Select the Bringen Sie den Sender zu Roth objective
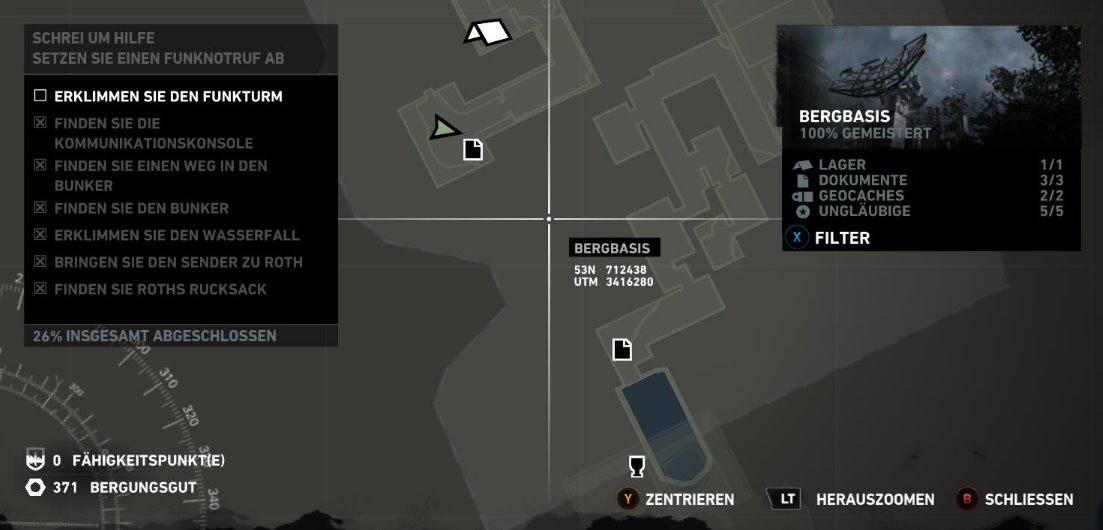 tap(178, 262)
